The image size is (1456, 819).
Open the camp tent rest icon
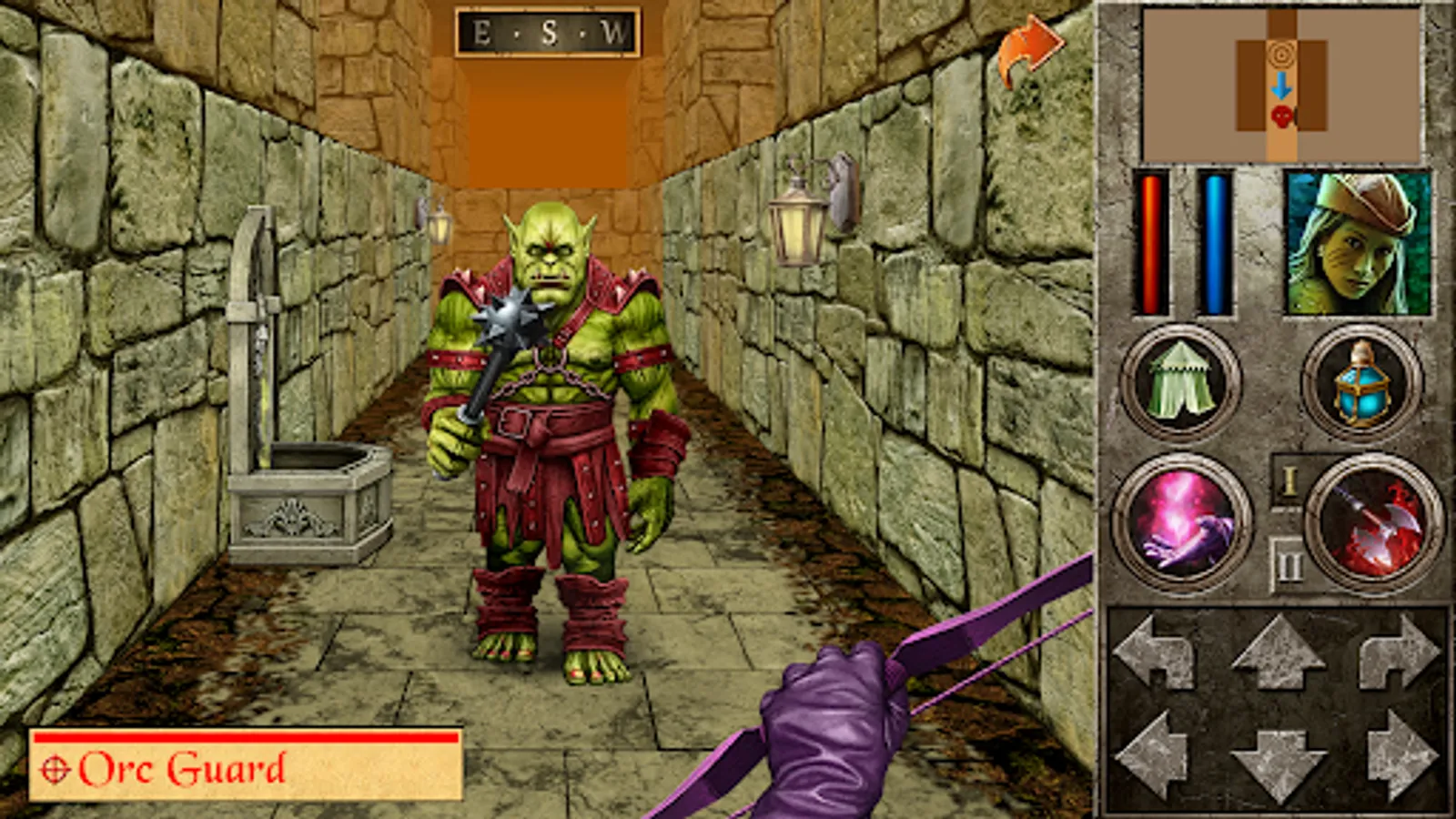coord(1182,380)
